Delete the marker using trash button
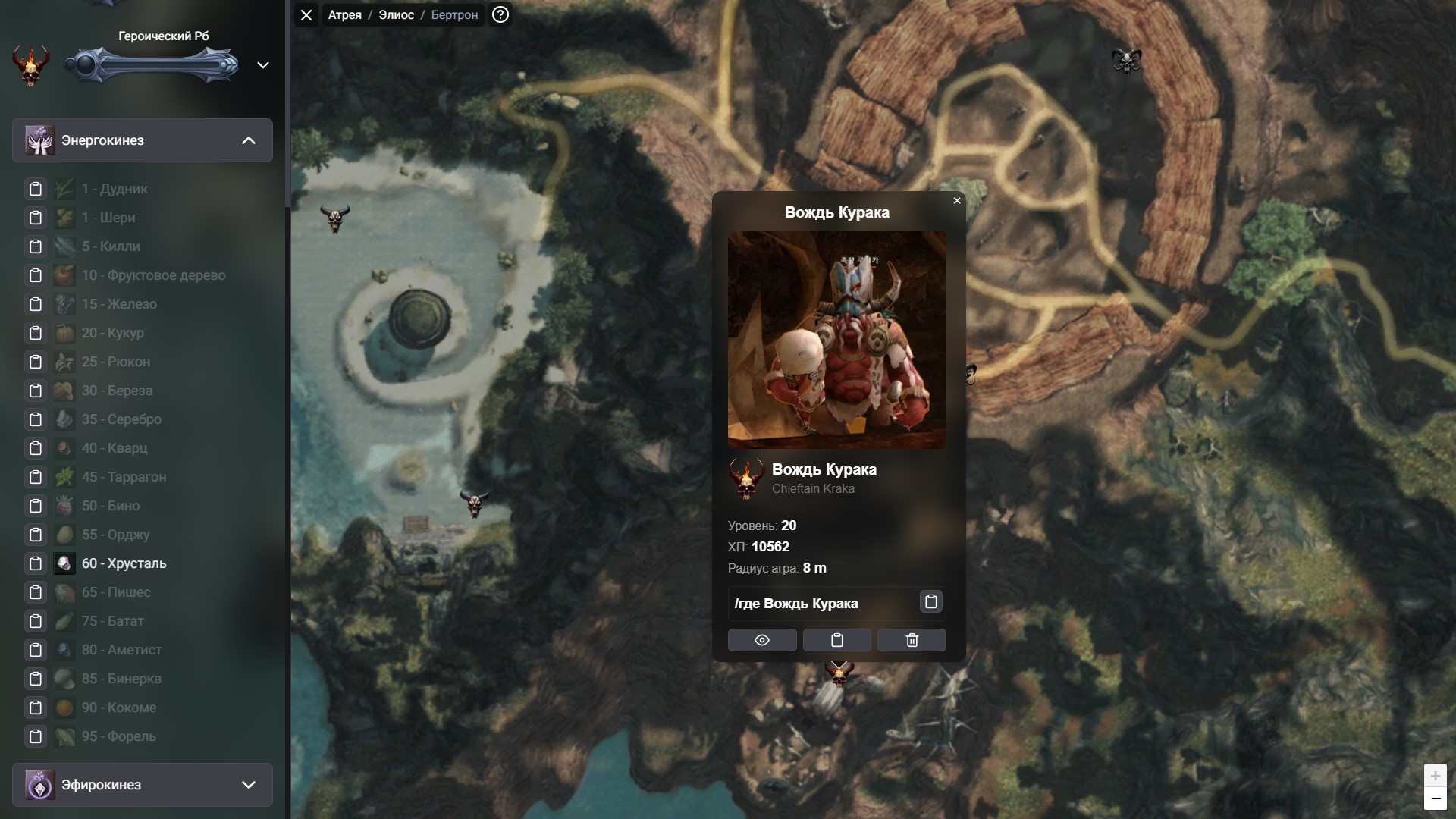The height and width of the screenshot is (819, 1456). (x=912, y=640)
